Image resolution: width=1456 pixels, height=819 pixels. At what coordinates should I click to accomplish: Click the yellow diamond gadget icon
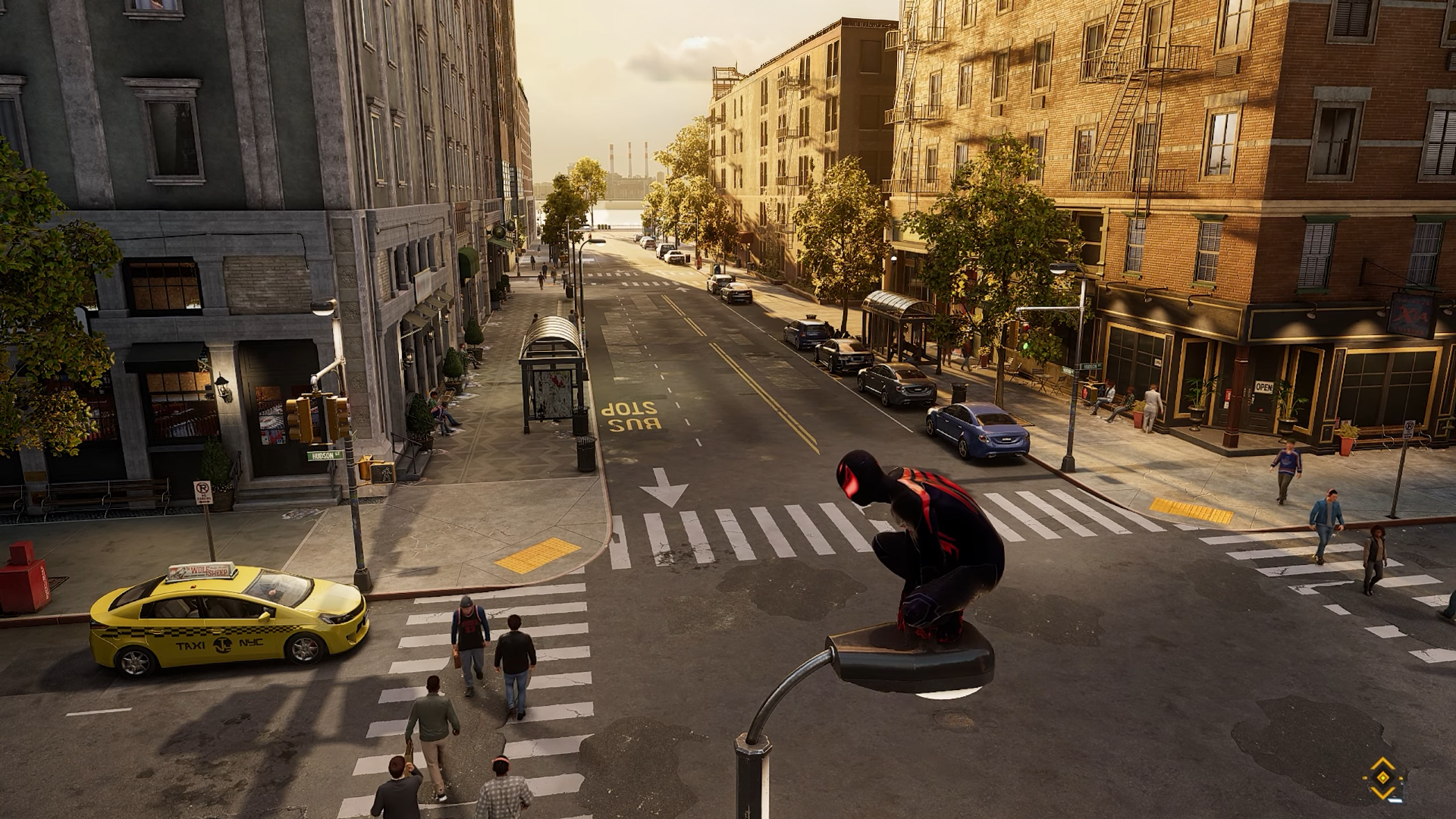pyautogui.click(x=1382, y=778)
